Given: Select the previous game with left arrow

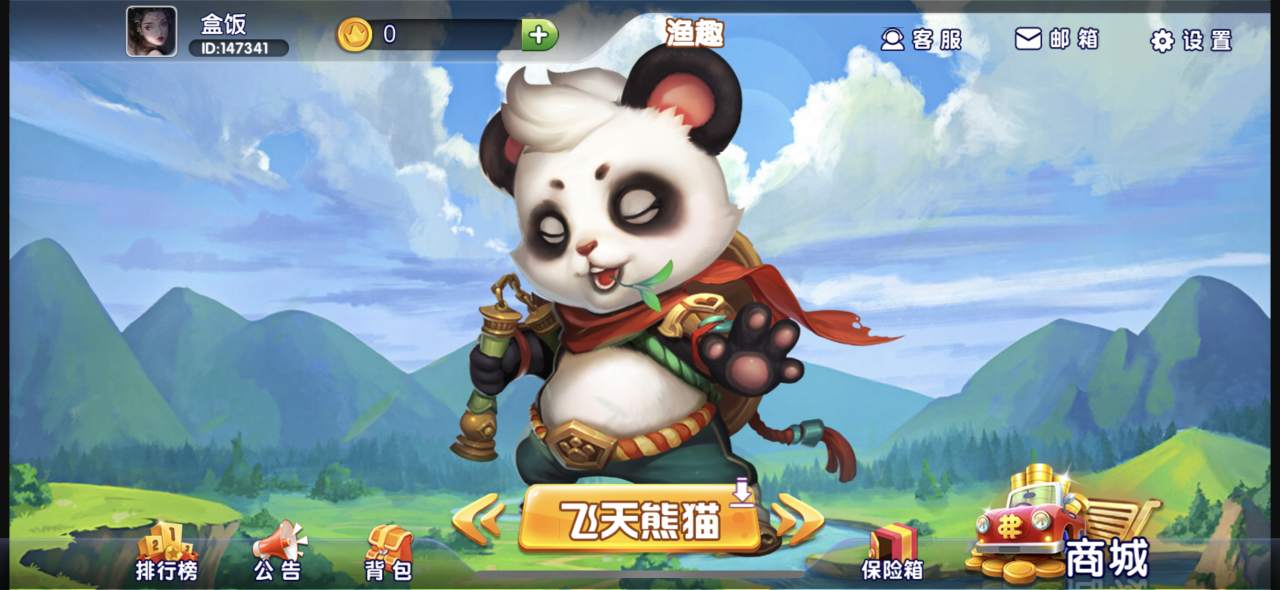Looking at the screenshot, I should pos(478,520).
